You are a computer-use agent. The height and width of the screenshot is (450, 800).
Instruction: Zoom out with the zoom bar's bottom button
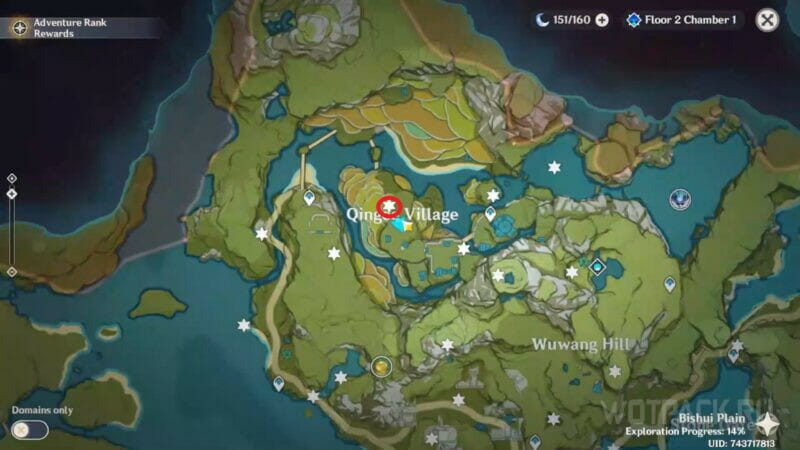click(x=11, y=271)
